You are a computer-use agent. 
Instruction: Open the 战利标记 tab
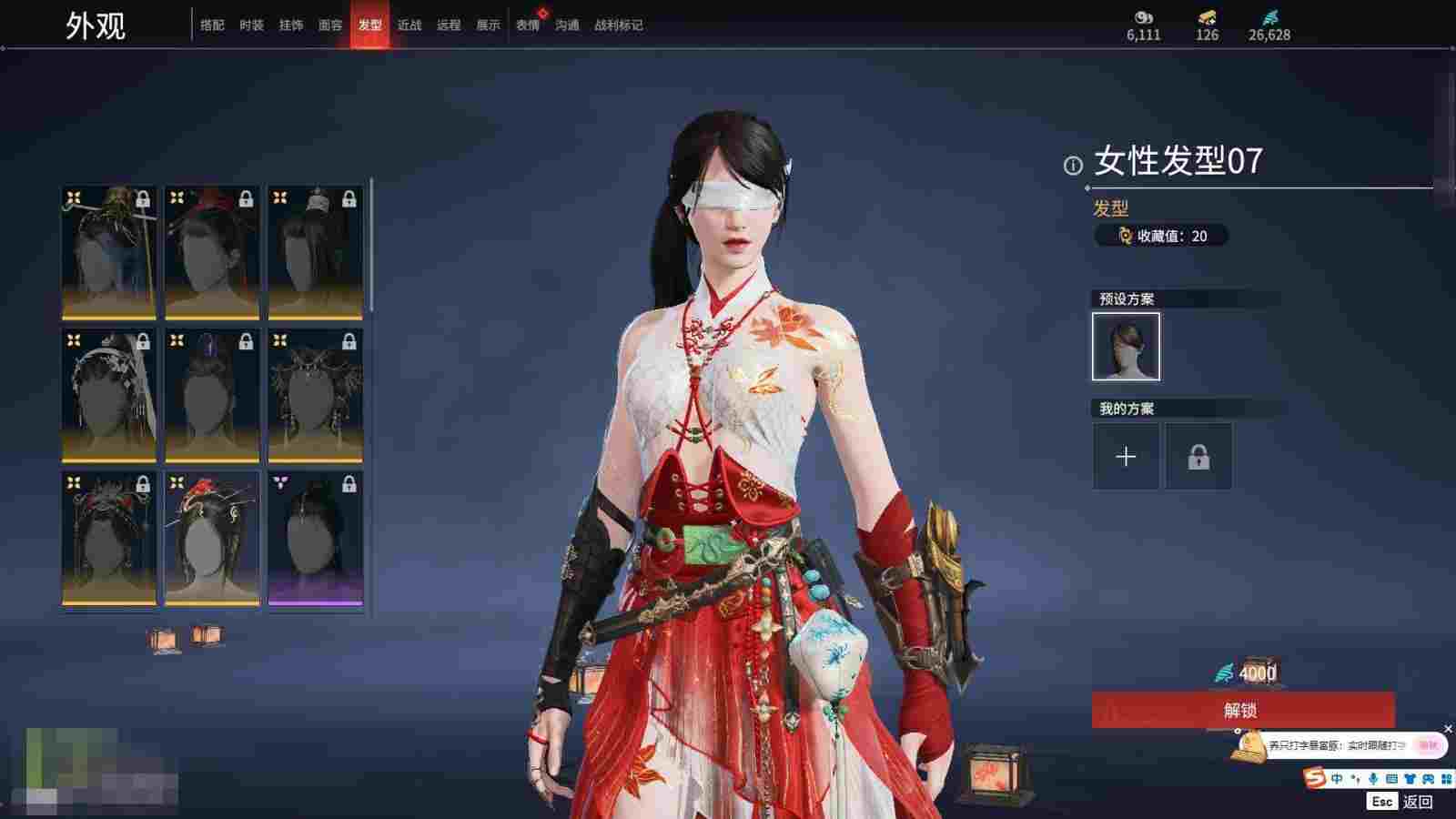(x=619, y=25)
